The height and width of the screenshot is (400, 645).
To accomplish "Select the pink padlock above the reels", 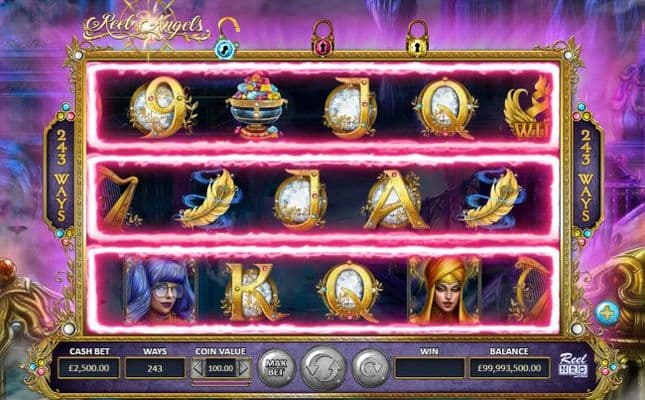I will 323,38.
